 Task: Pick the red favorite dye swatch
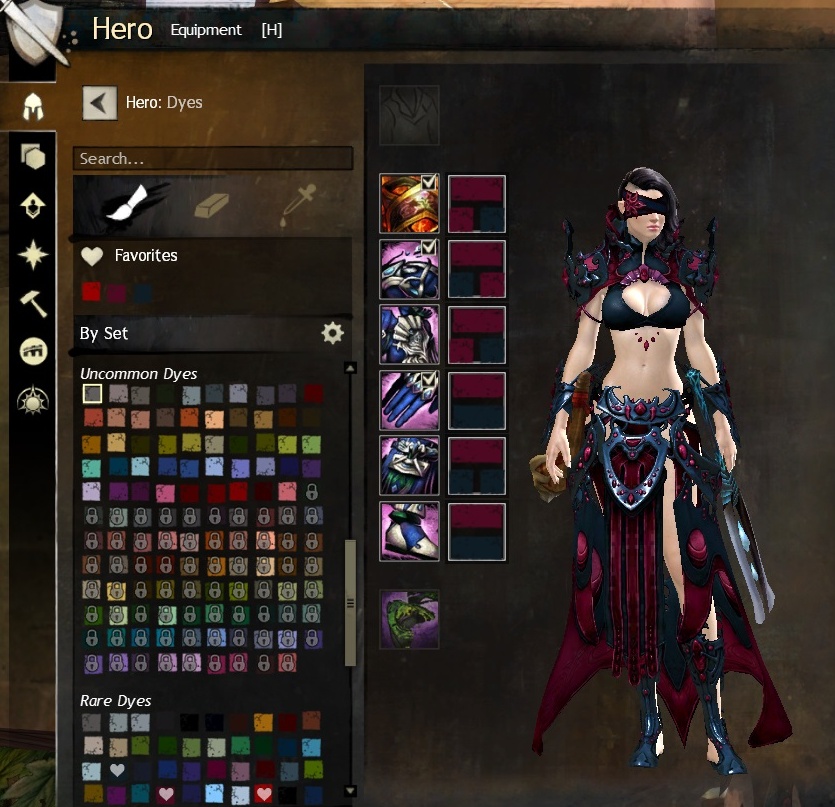pyautogui.click(x=91, y=292)
